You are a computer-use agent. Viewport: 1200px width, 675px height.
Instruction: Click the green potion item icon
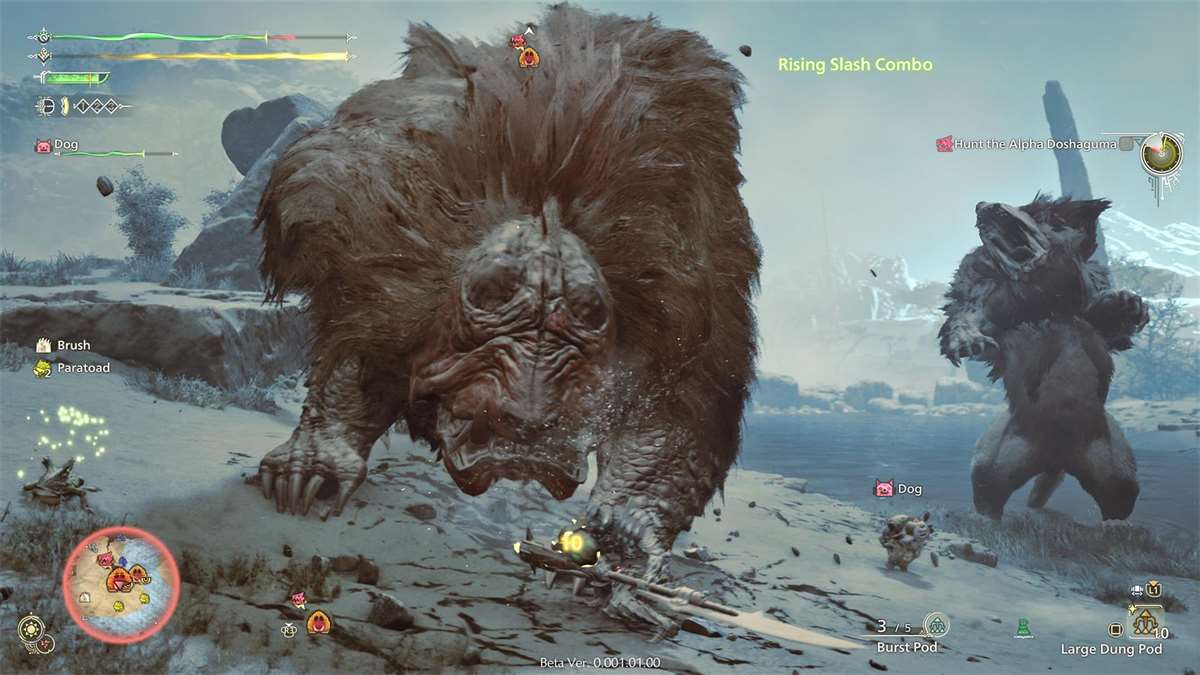1023,629
